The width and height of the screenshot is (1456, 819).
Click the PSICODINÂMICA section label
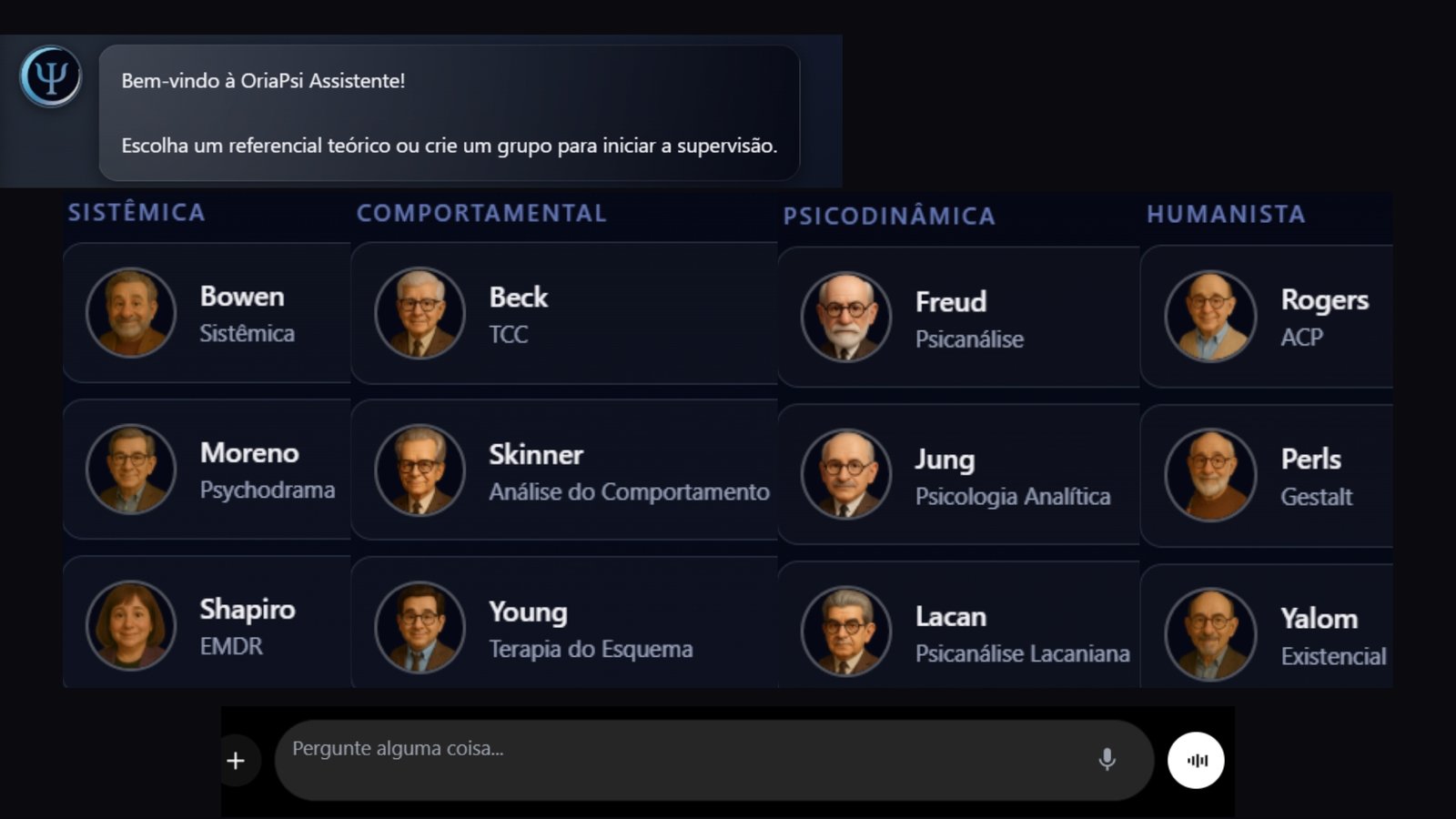(890, 216)
